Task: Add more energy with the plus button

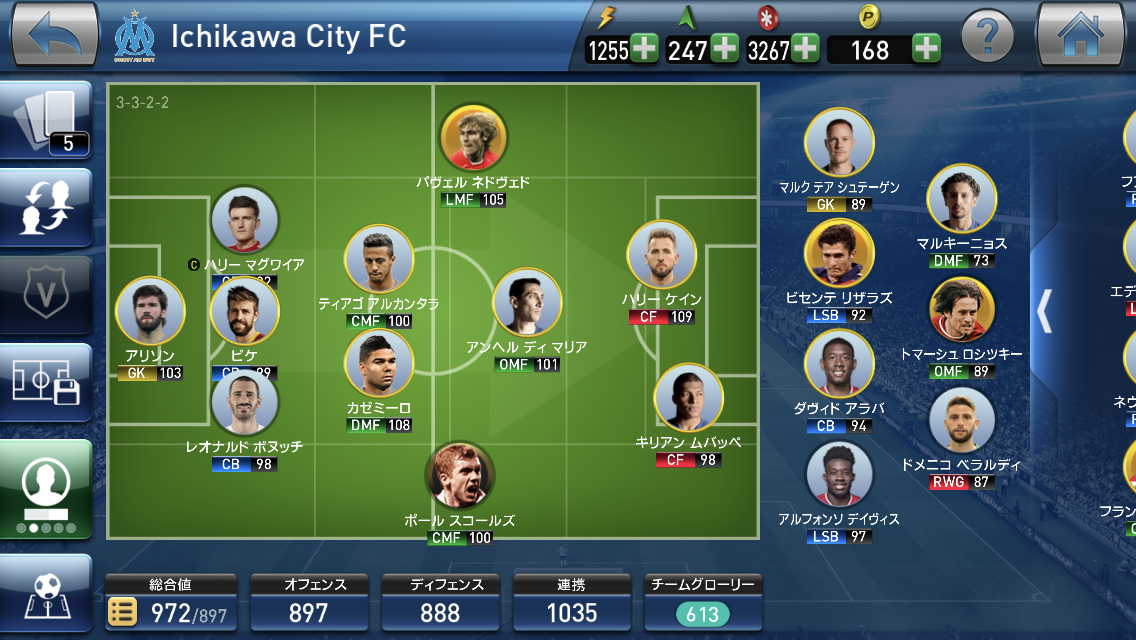Action: point(644,49)
